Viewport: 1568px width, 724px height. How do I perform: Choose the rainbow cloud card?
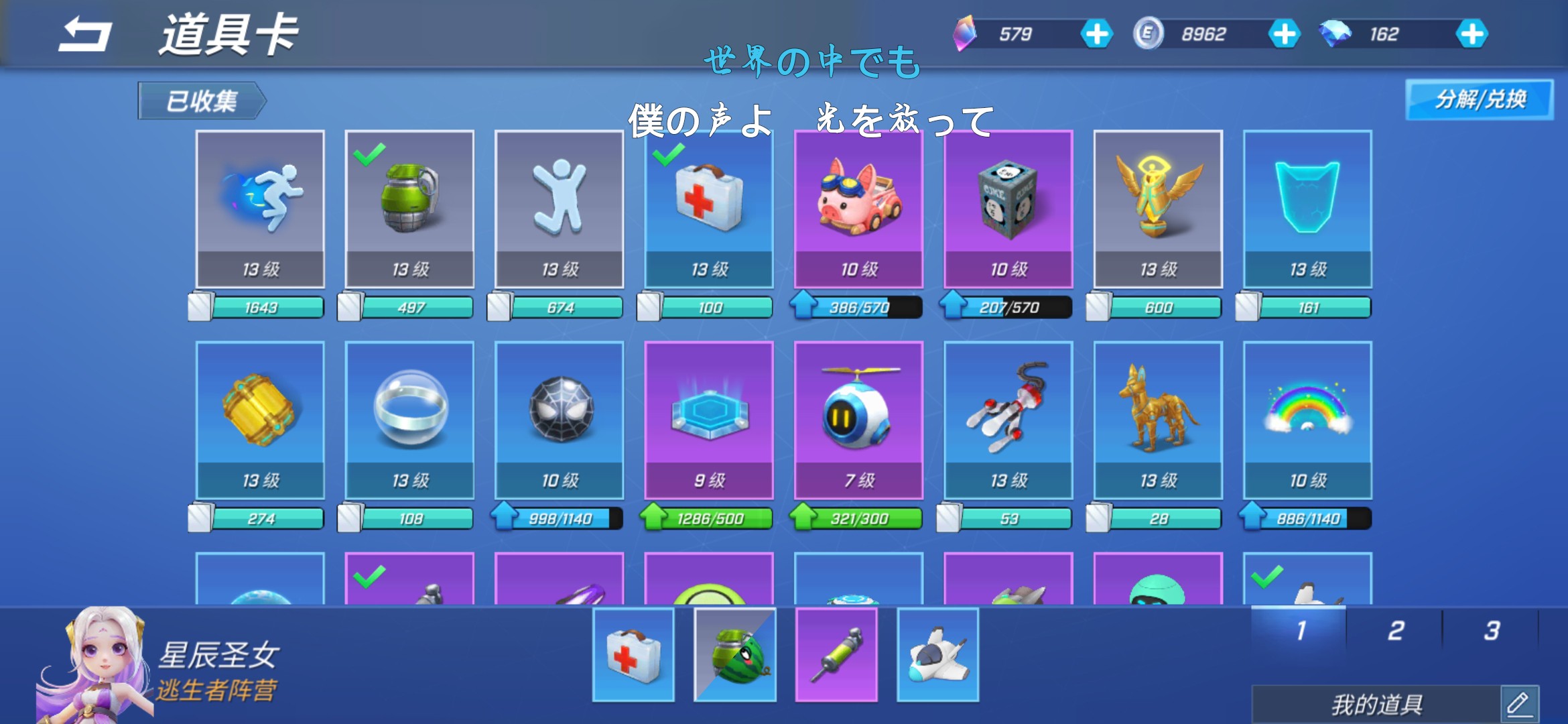click(1307, 420)
